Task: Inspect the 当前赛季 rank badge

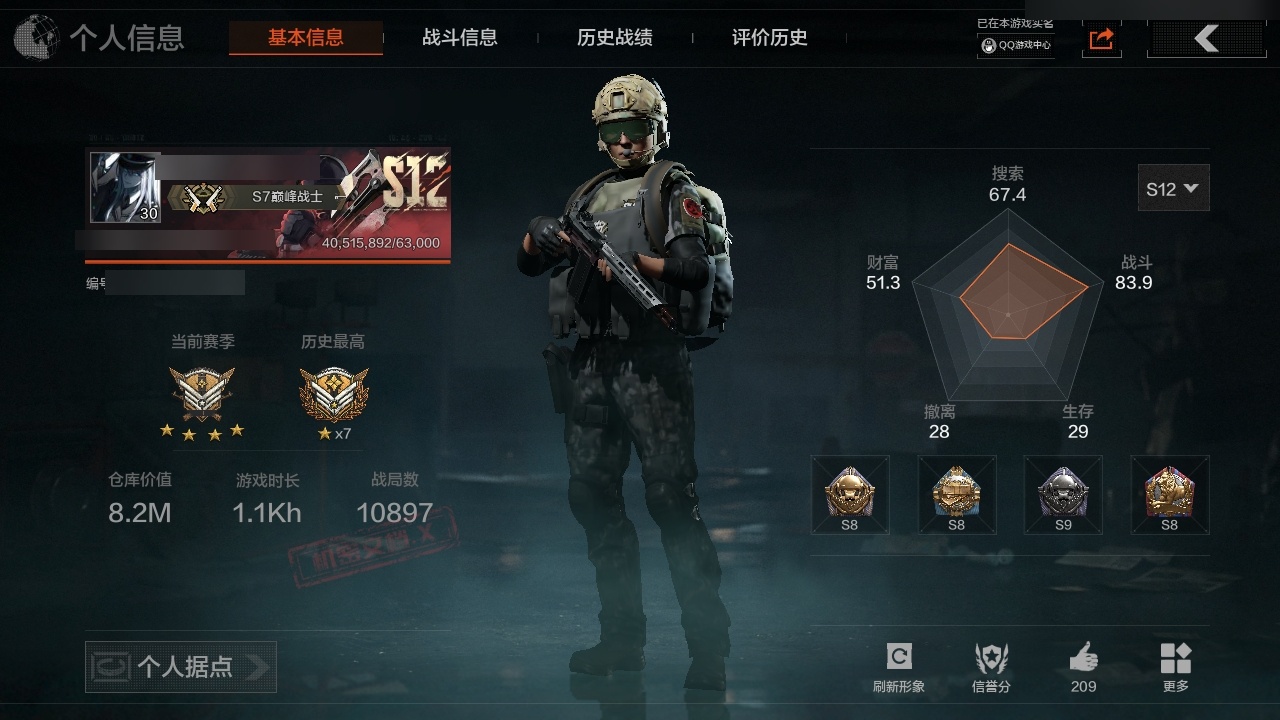Action: [202, 393]
